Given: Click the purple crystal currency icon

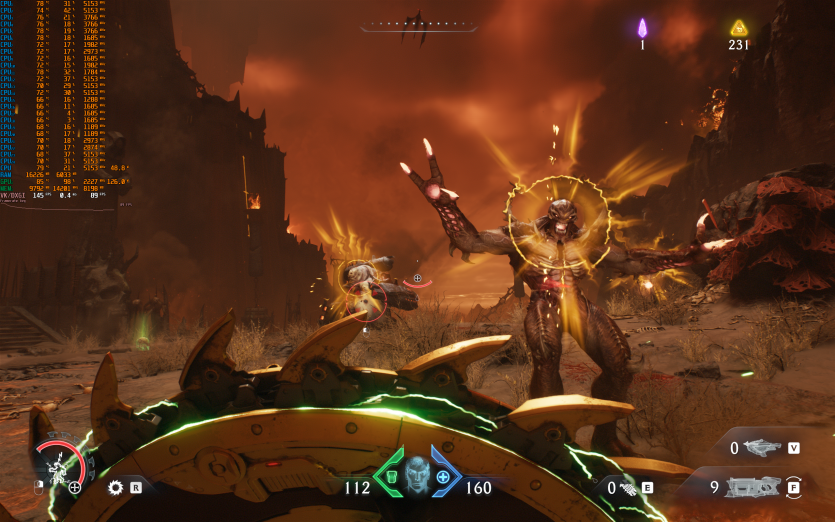Looking at the screenshot, I should (643, 27).
